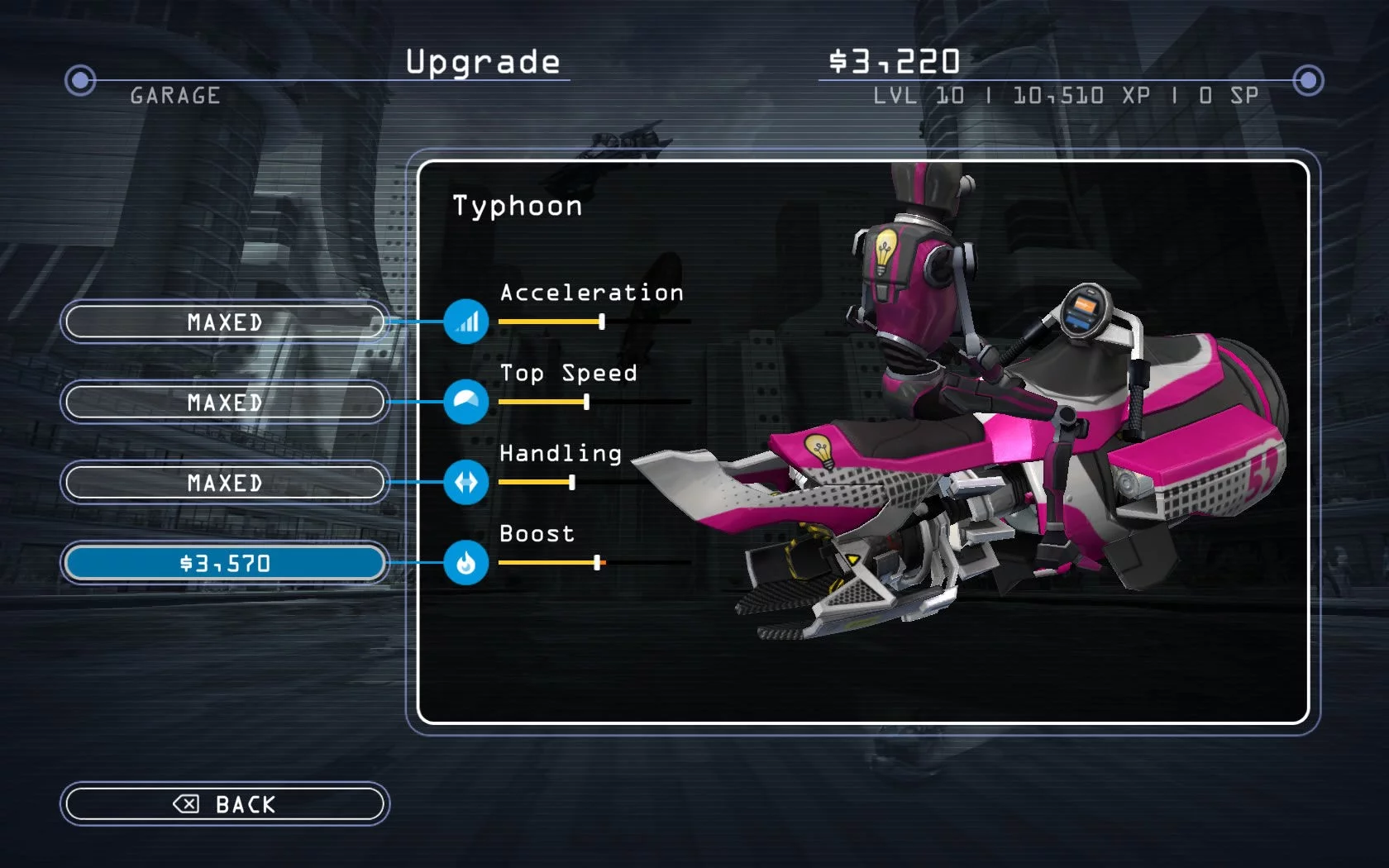Click the Acceleration bars icon
1389x868 pixels.
pyautogui.click(x=466, y=322)
